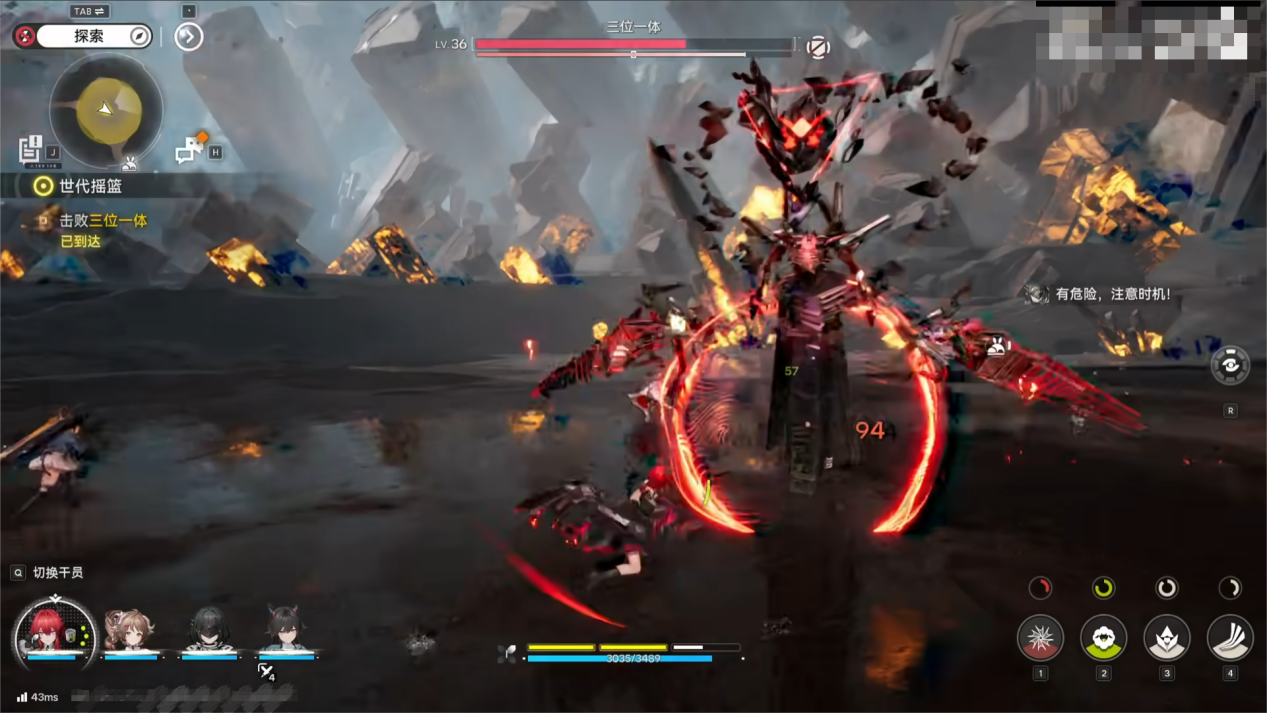The image size is (1267, 713).
Task: Activate the red spiky burst skill
Action: coord(1040,637)
